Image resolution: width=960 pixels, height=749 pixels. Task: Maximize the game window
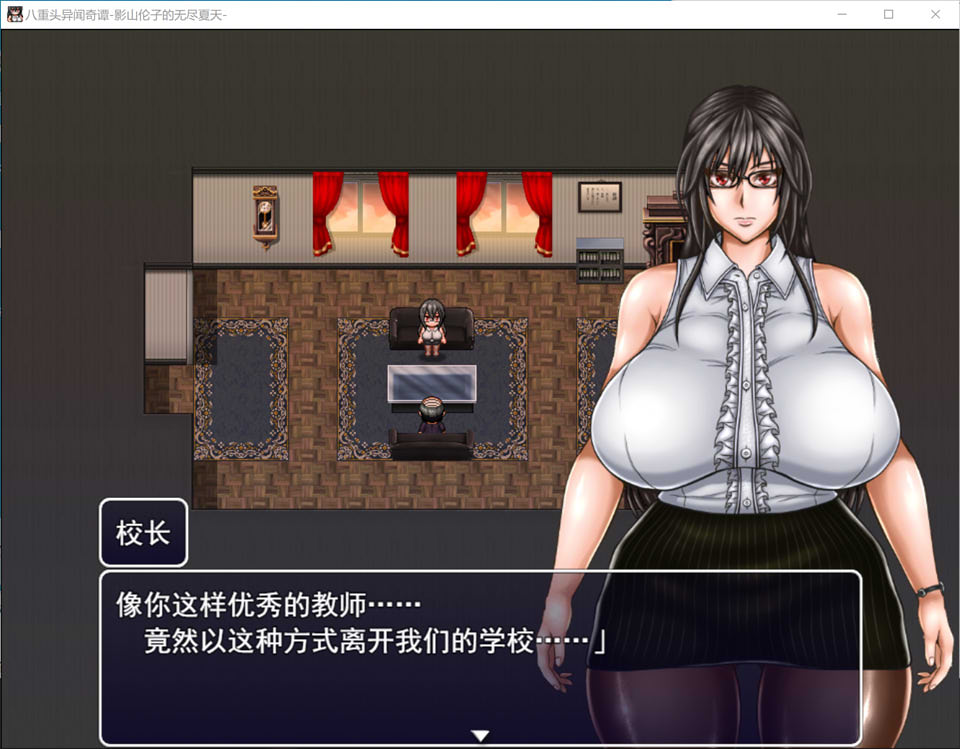[x=888, y=14]
